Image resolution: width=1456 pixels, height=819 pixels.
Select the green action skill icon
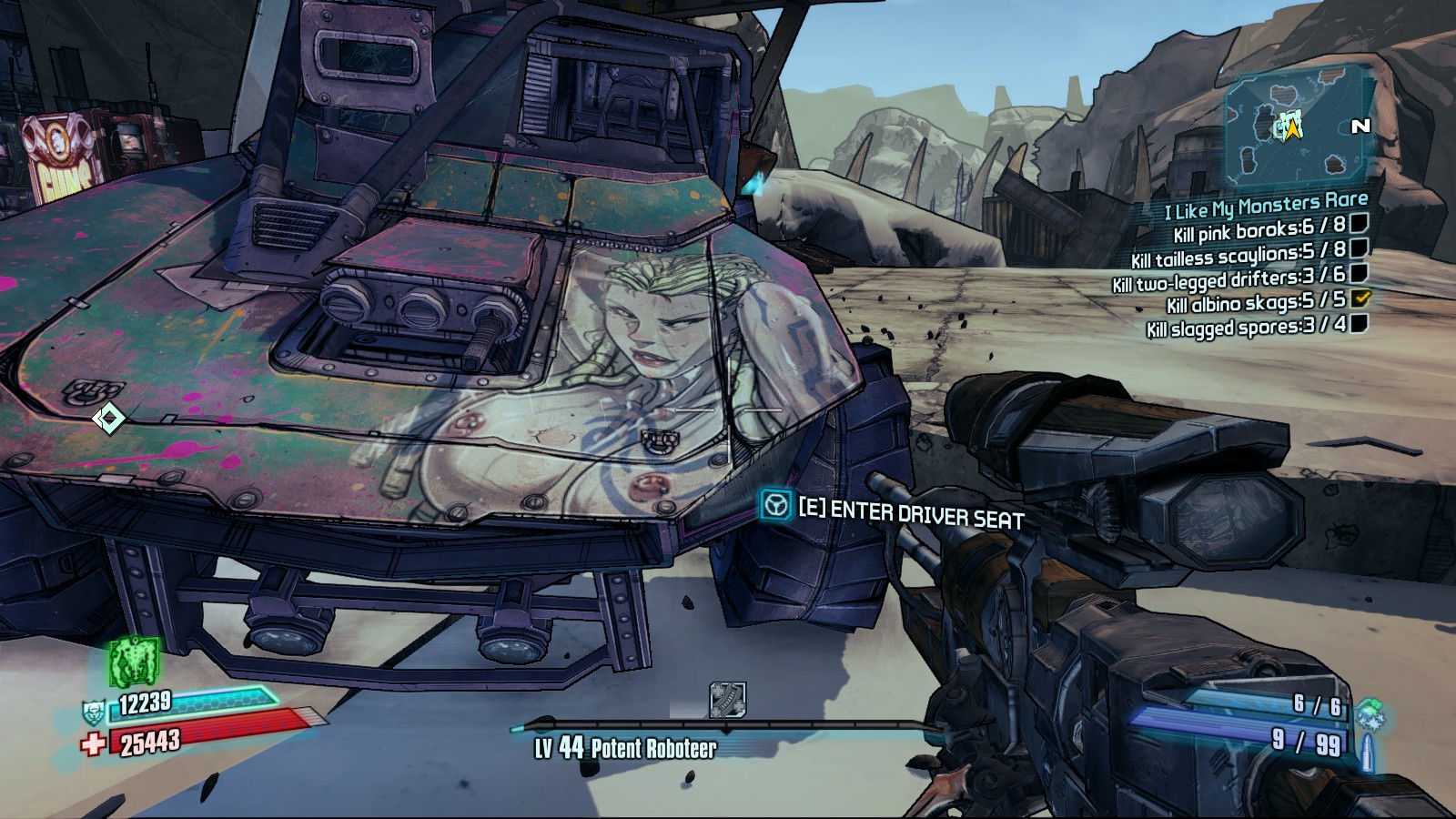[x=135, y=661]
